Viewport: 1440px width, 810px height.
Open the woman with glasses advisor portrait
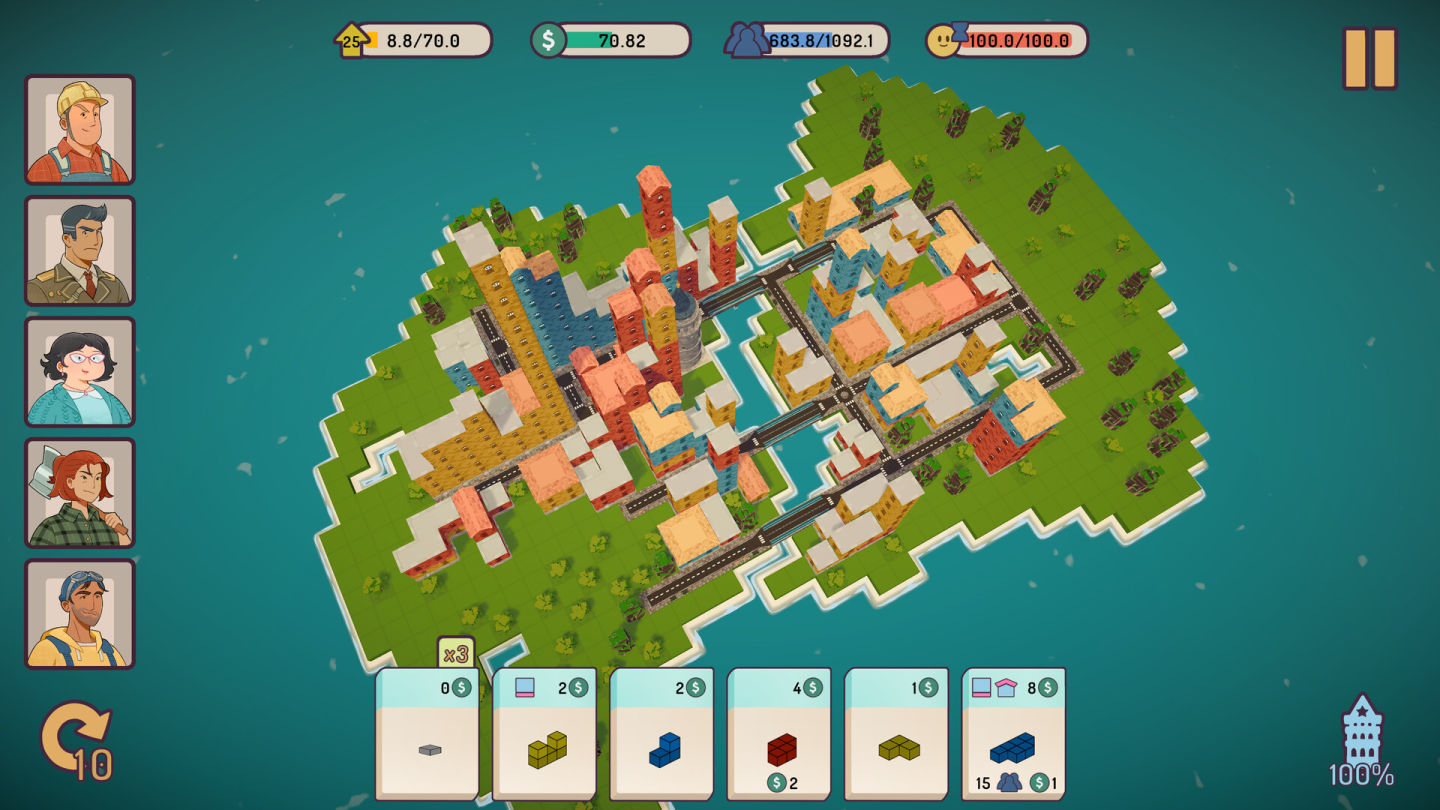[80, 372]
